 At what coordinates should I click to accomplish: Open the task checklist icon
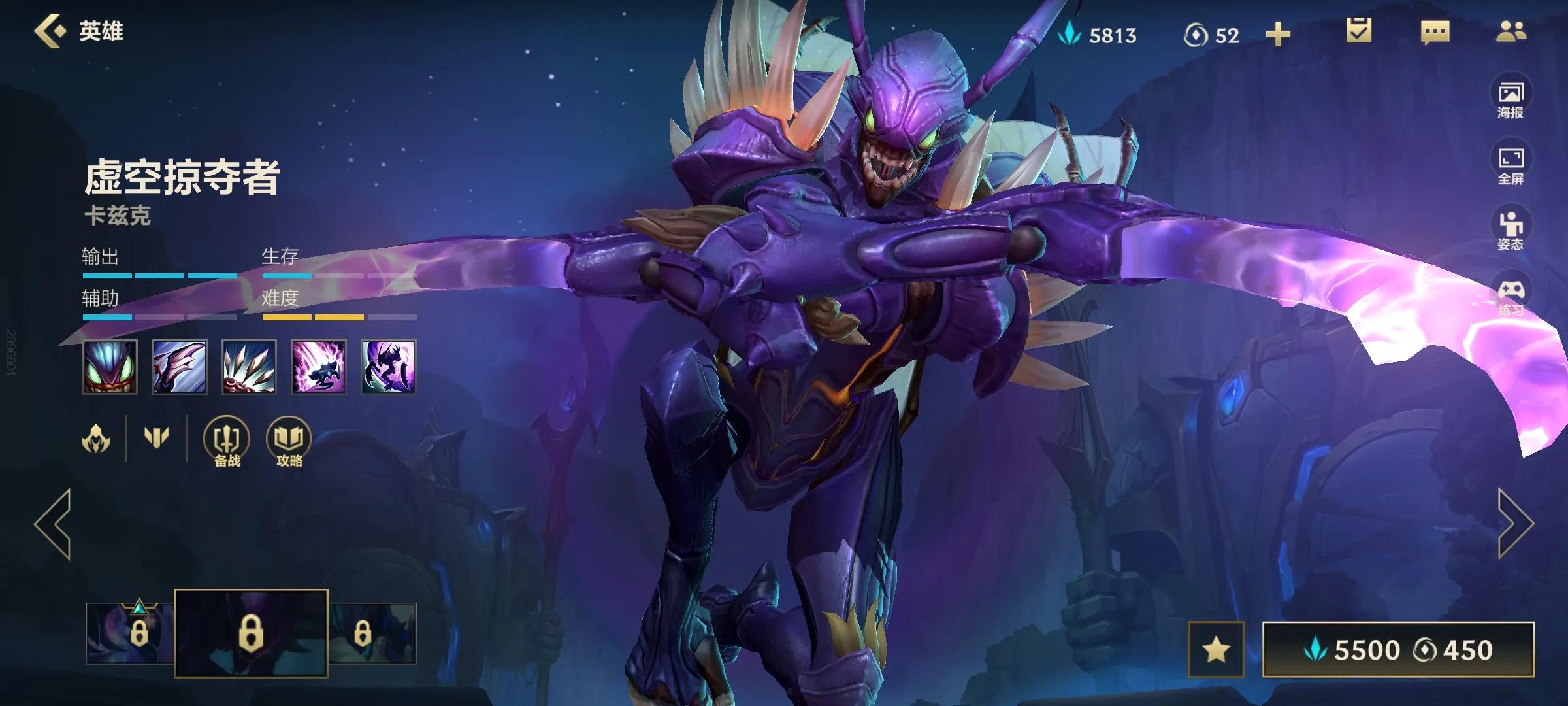coord(1359,31)
